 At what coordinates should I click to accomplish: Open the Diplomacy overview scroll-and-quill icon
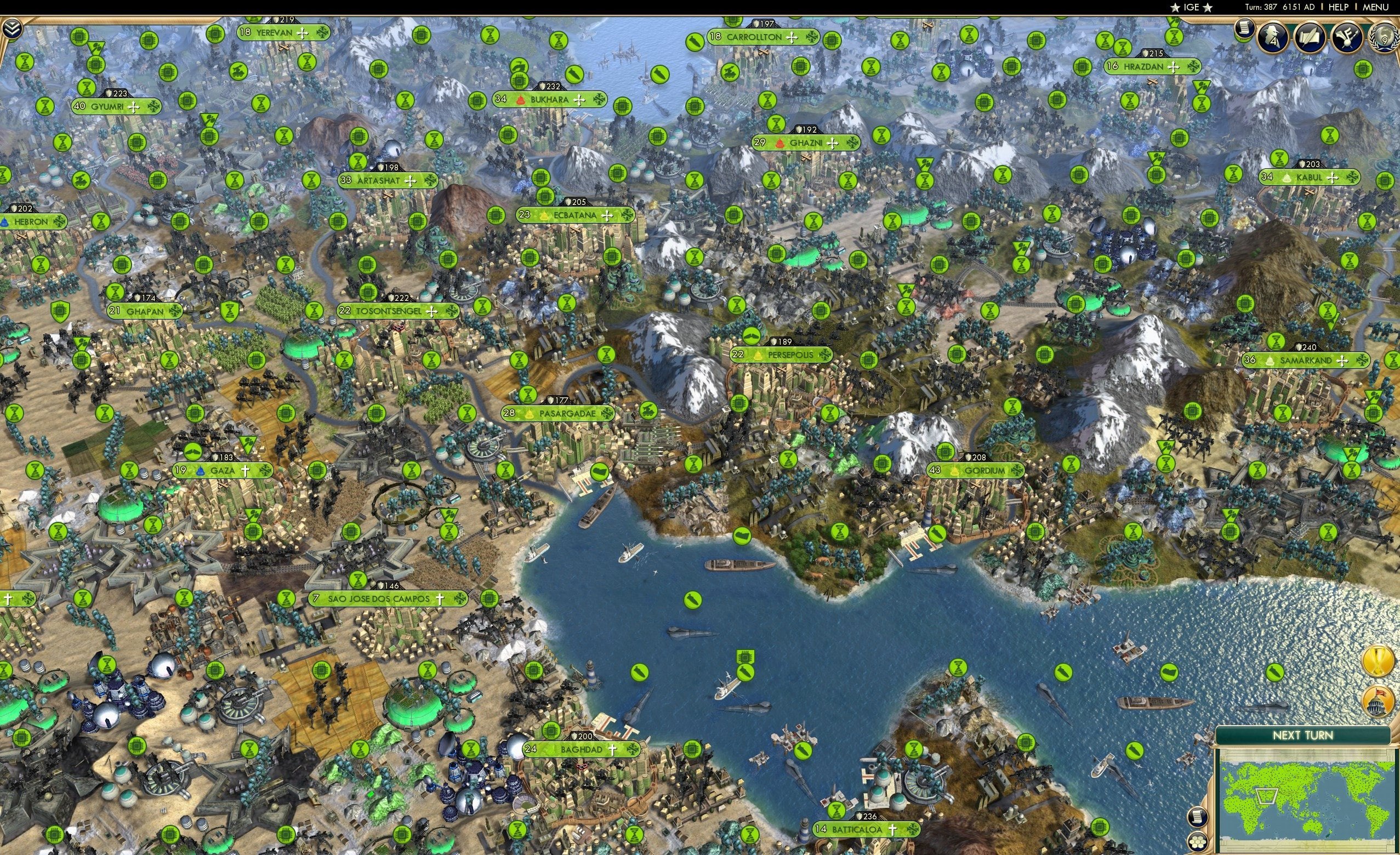pyautogui.click(x=1311, y=36)
